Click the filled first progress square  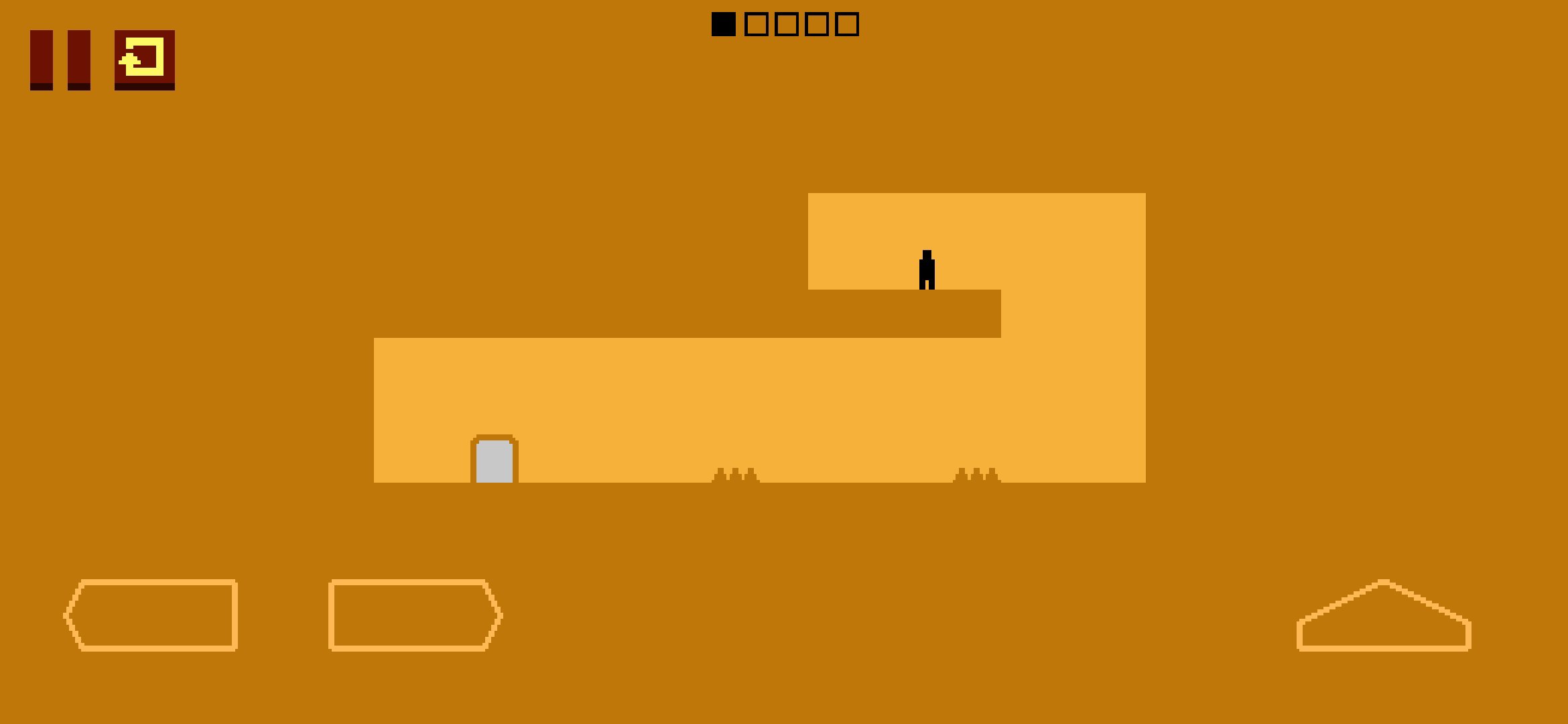(723, 25)
